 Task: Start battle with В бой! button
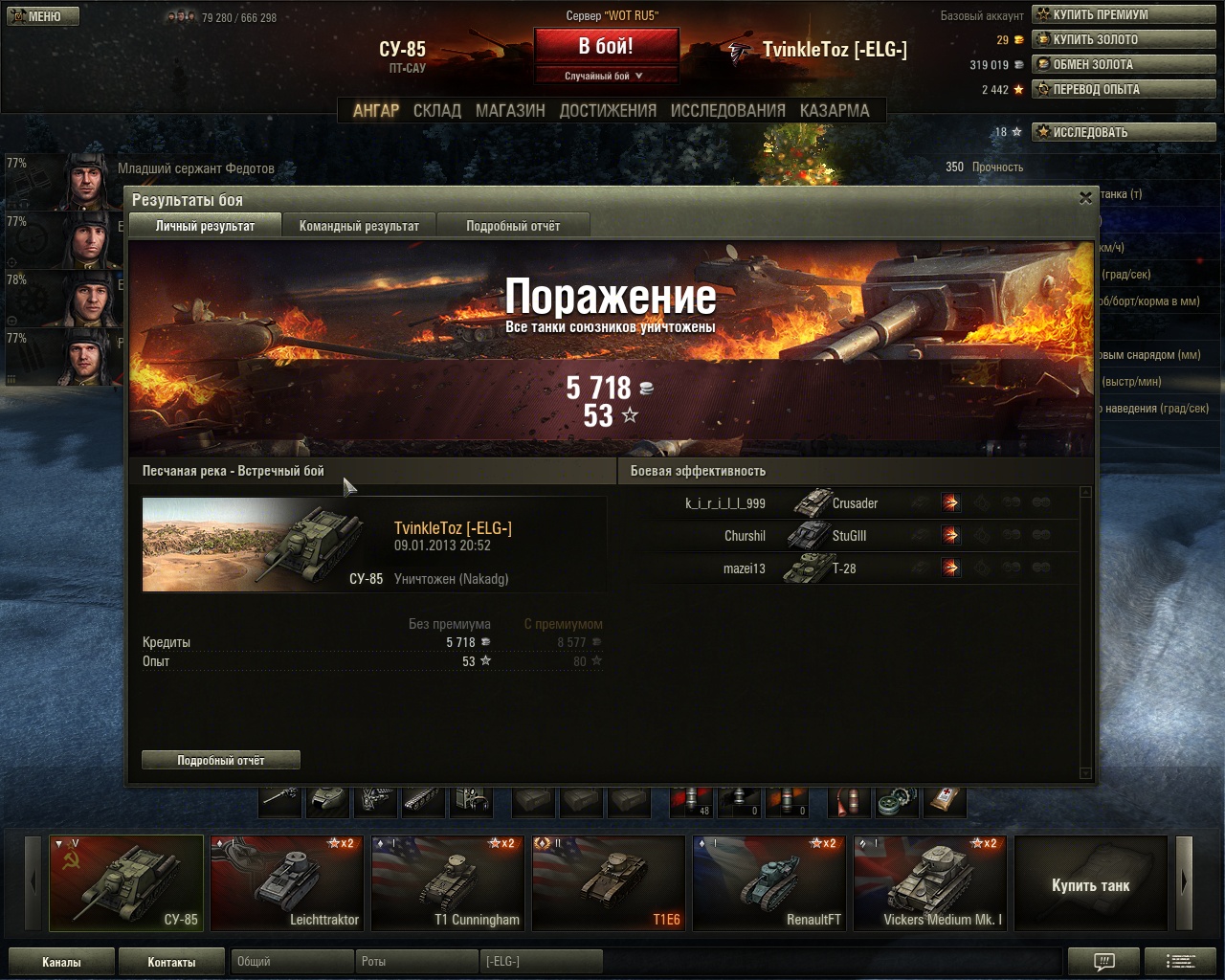click(605, 47)
